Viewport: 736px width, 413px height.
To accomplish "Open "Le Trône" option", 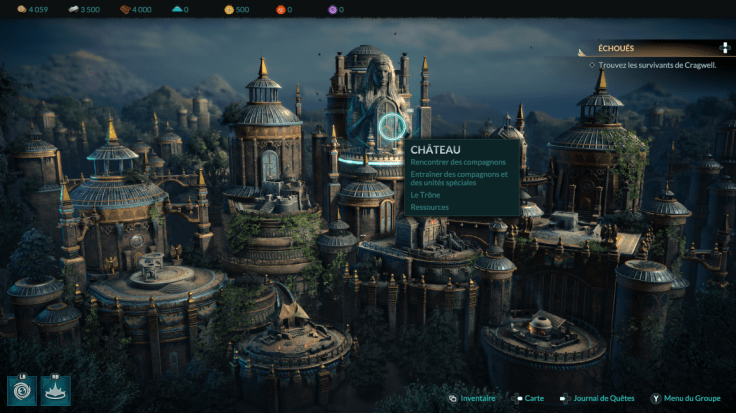I will (427, 195).
